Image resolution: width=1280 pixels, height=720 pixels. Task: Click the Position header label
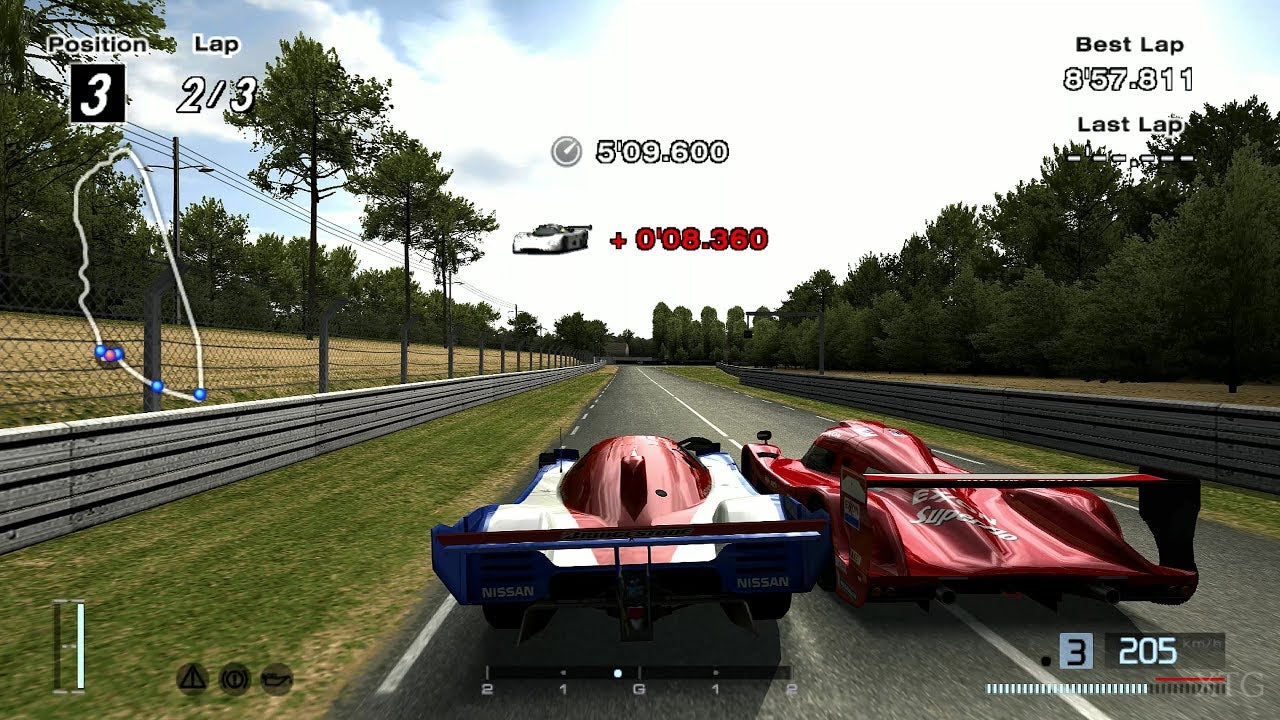(98, 43)
